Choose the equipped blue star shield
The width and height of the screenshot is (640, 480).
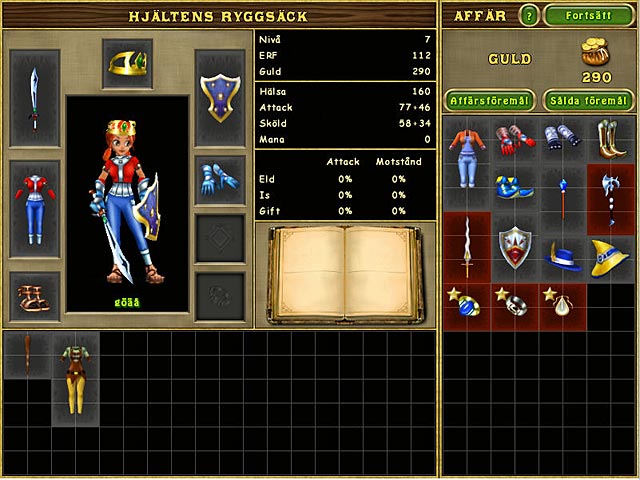click(x=219, y=98)
